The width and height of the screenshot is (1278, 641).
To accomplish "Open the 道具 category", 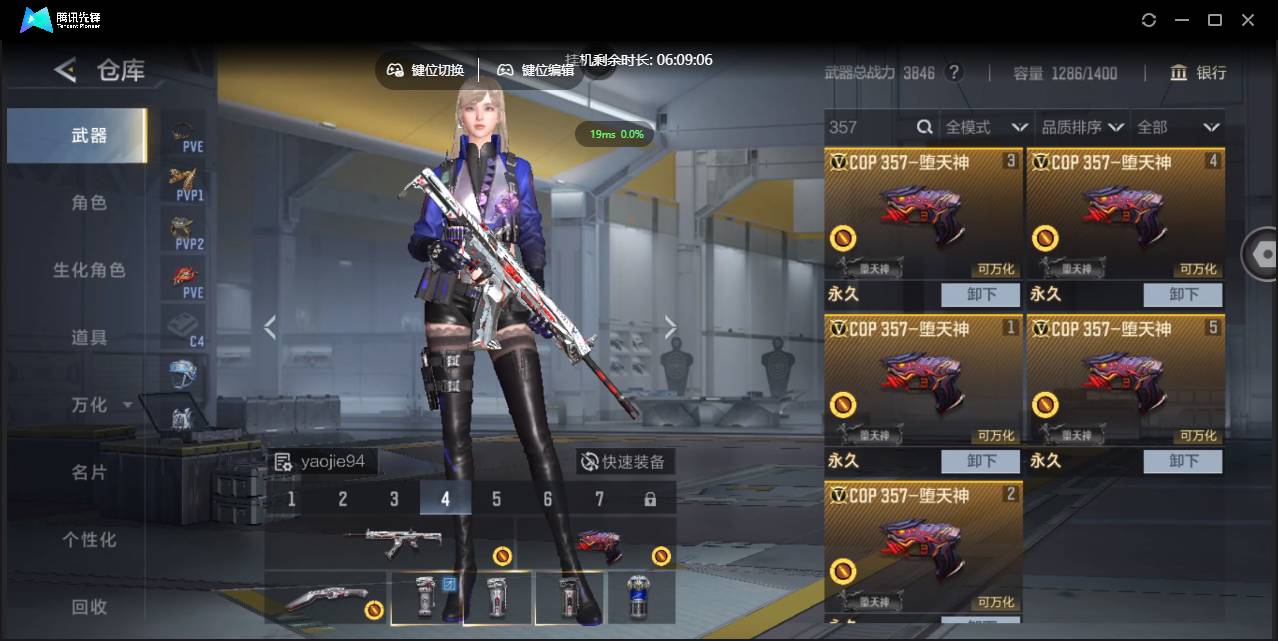I will coord(88,337).
